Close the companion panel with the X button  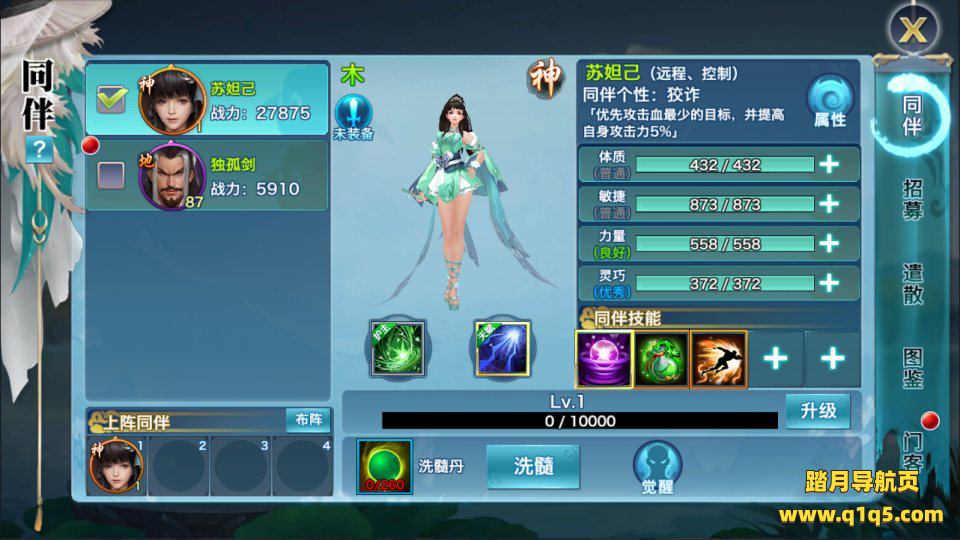(912, 29)
